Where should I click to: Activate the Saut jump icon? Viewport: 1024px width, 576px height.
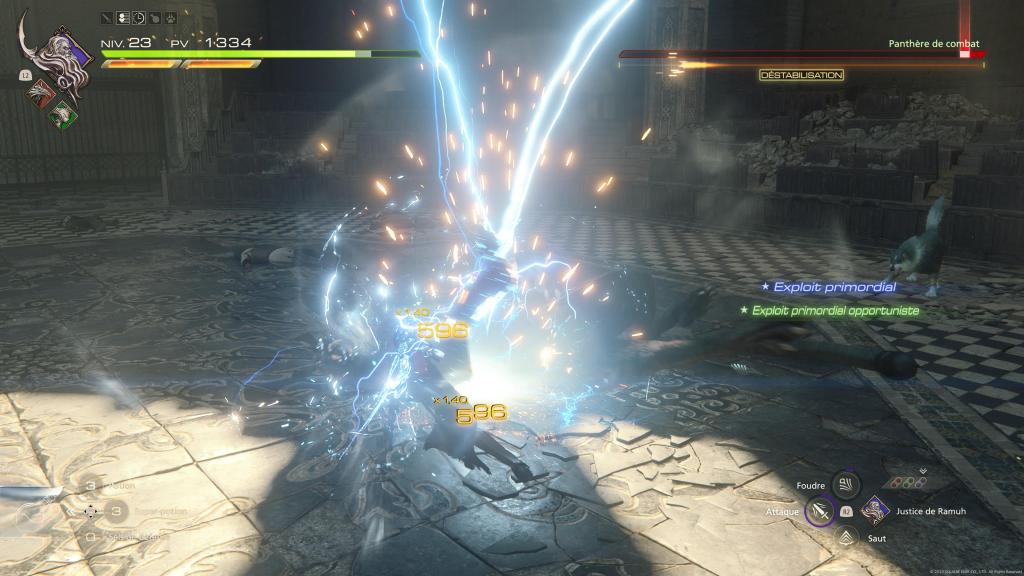point(845,537)
